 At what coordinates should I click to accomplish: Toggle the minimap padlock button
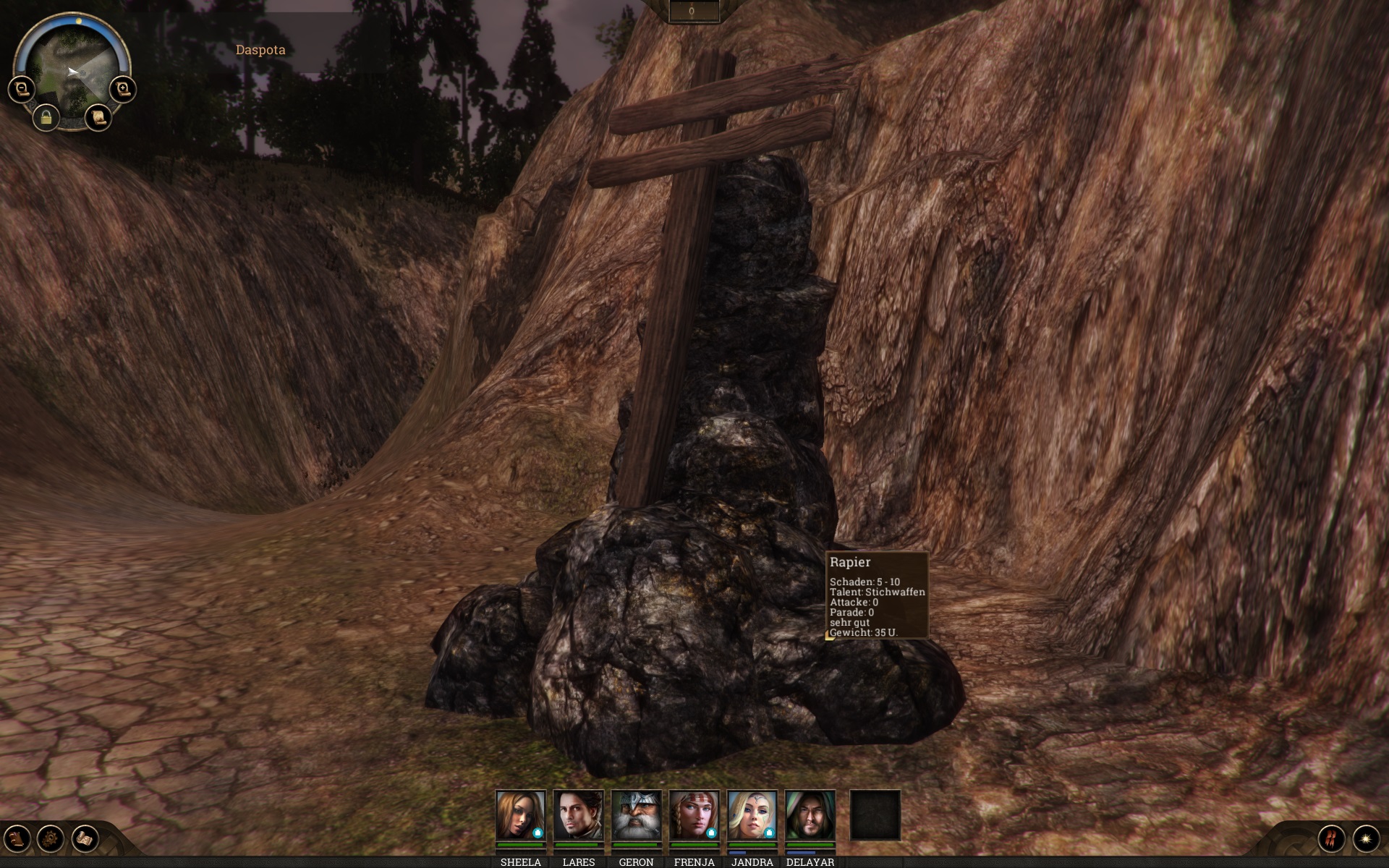point(46,117)
